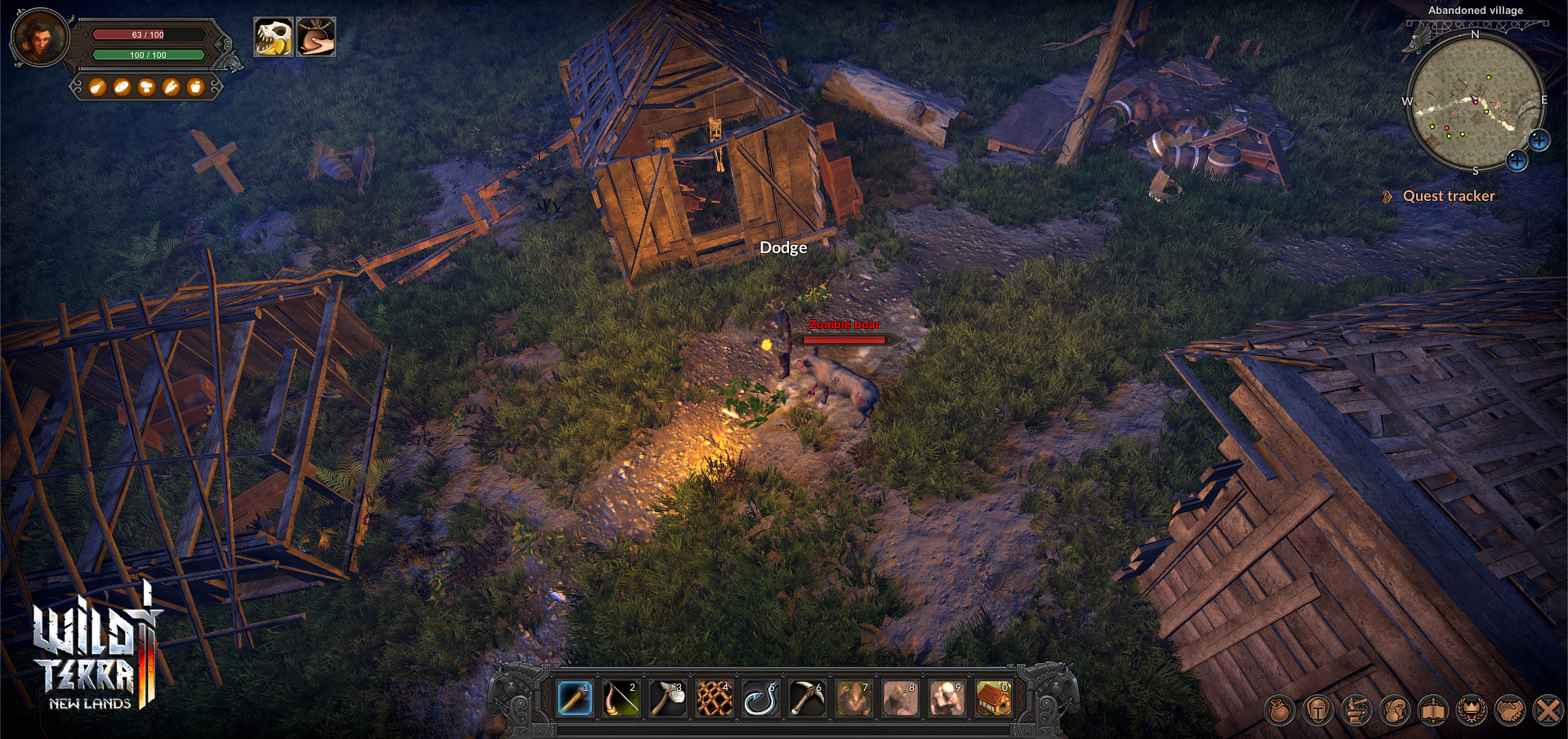Open the anvil crafting menu
The image size is (1568, 739).
[1356, 710]
